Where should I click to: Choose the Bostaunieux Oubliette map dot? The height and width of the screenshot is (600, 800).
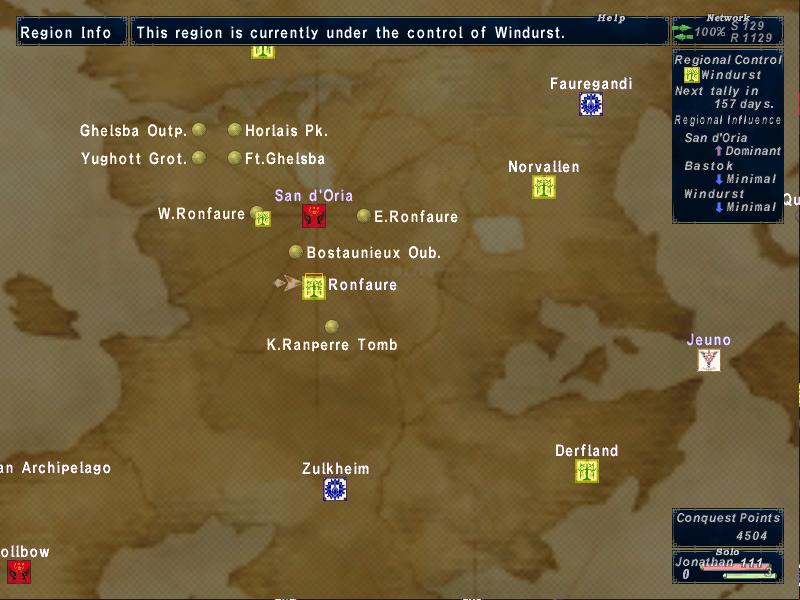click(x=296, y=252)
